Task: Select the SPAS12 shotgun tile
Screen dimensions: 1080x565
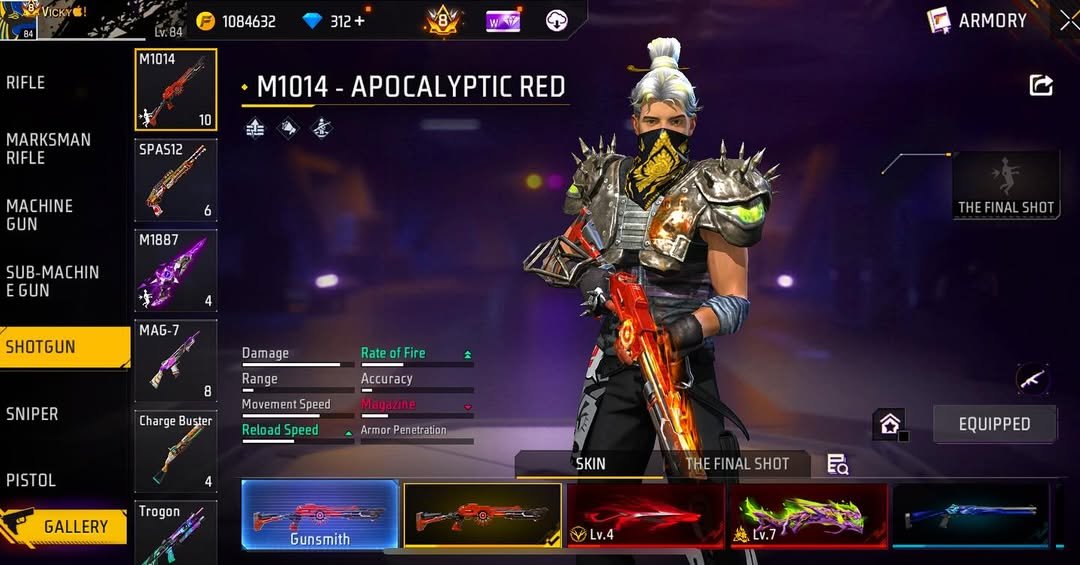Action: tap(176, 180)
